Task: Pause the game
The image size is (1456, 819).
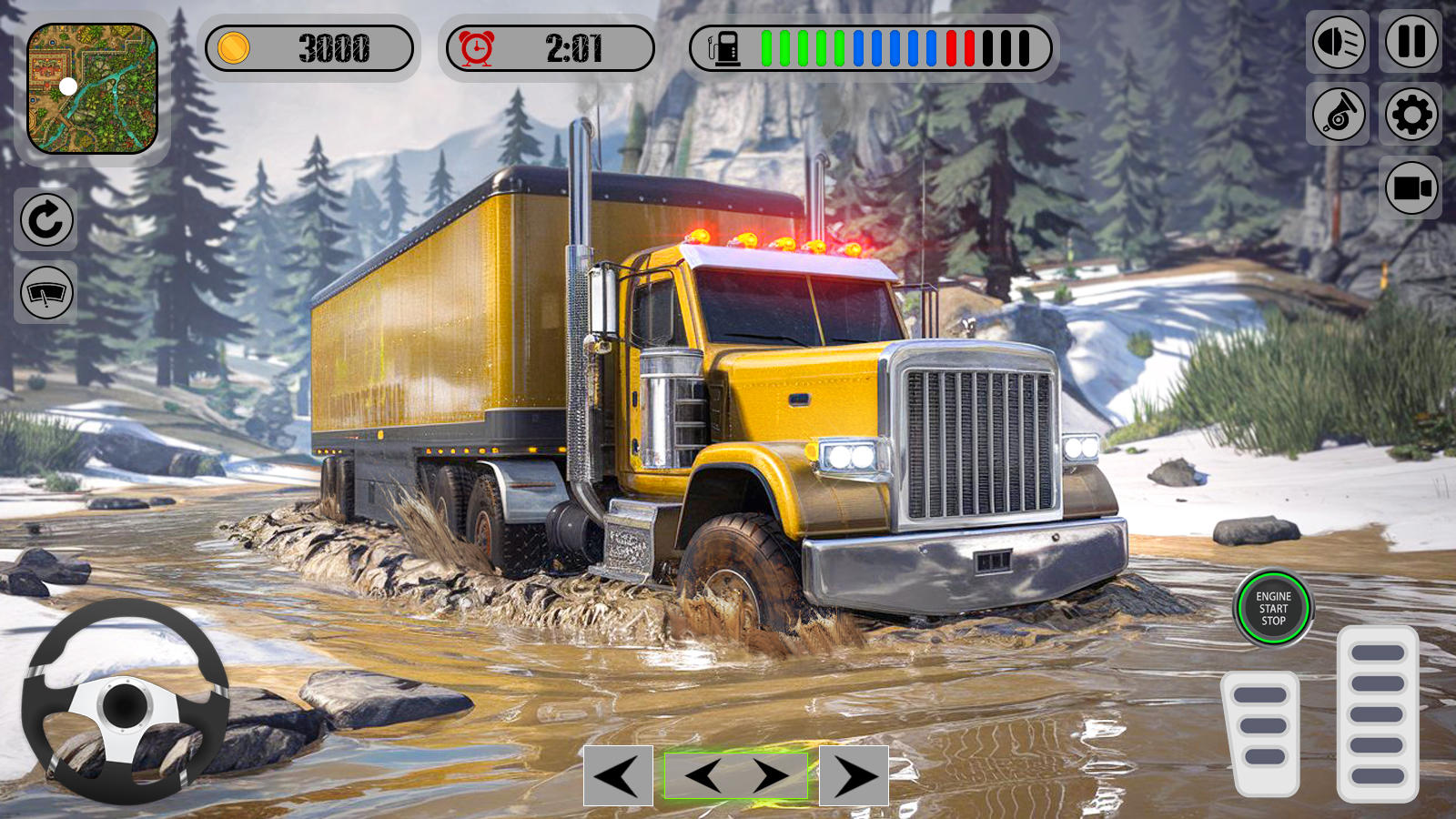Action: (x=1410, y=42)
